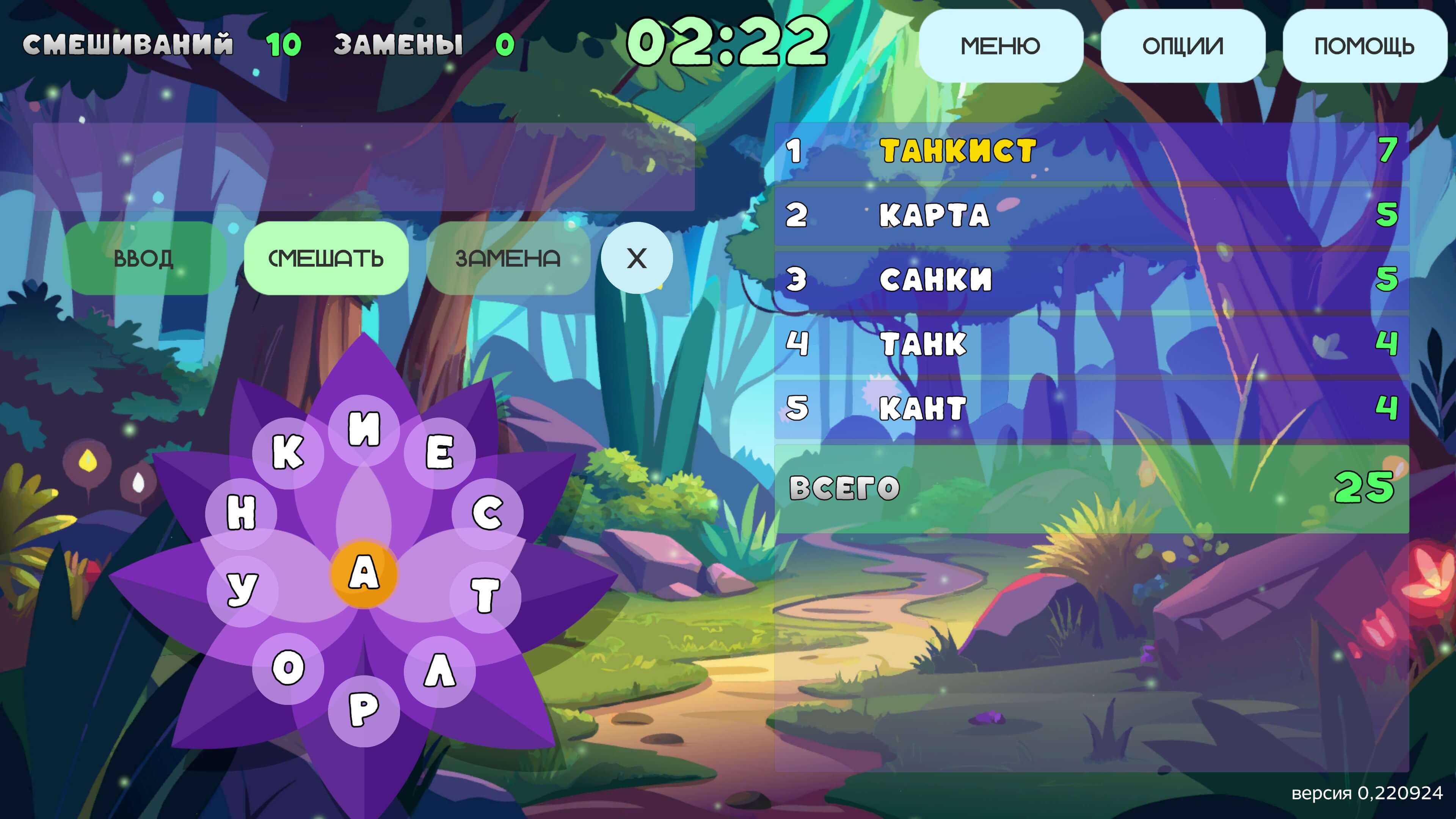Image resolution: width=1456 pixels, height=819 pixels.
Task: Pick the letter К petal
Action: [288, 453]
